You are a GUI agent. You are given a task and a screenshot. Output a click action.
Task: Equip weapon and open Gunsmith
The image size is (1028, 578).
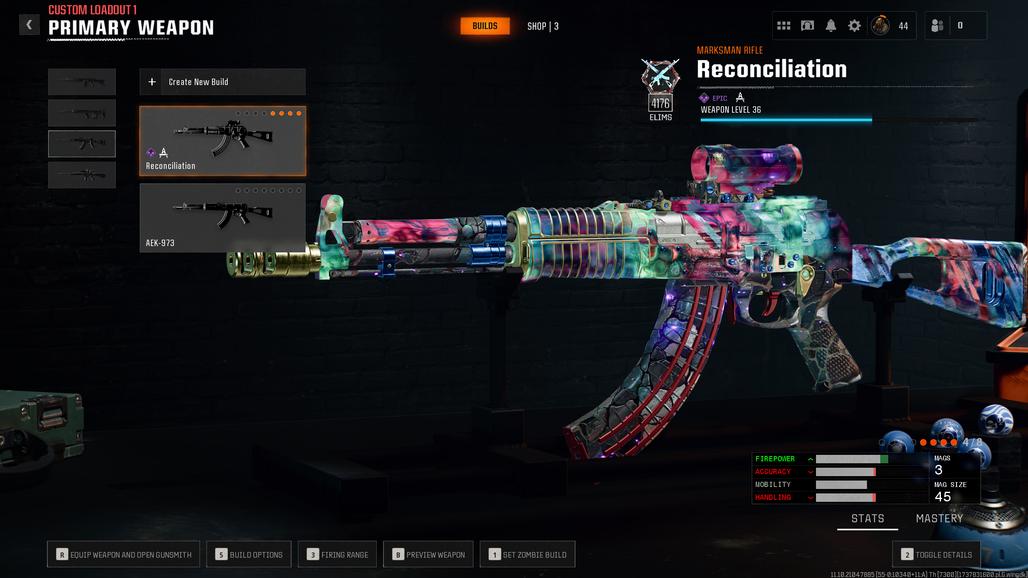coord(123,554)
